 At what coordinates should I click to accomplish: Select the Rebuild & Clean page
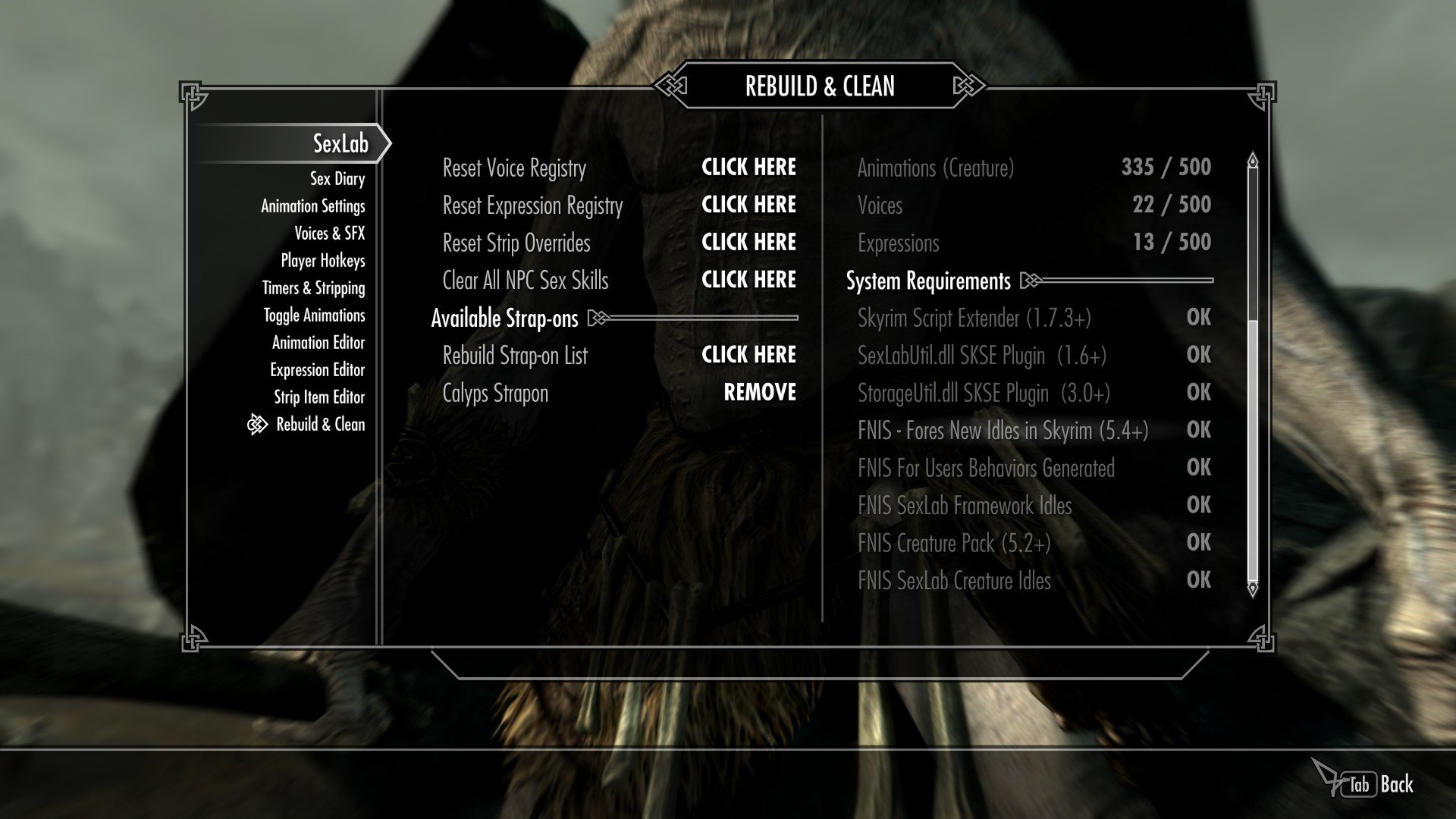[x=320, y=425]
